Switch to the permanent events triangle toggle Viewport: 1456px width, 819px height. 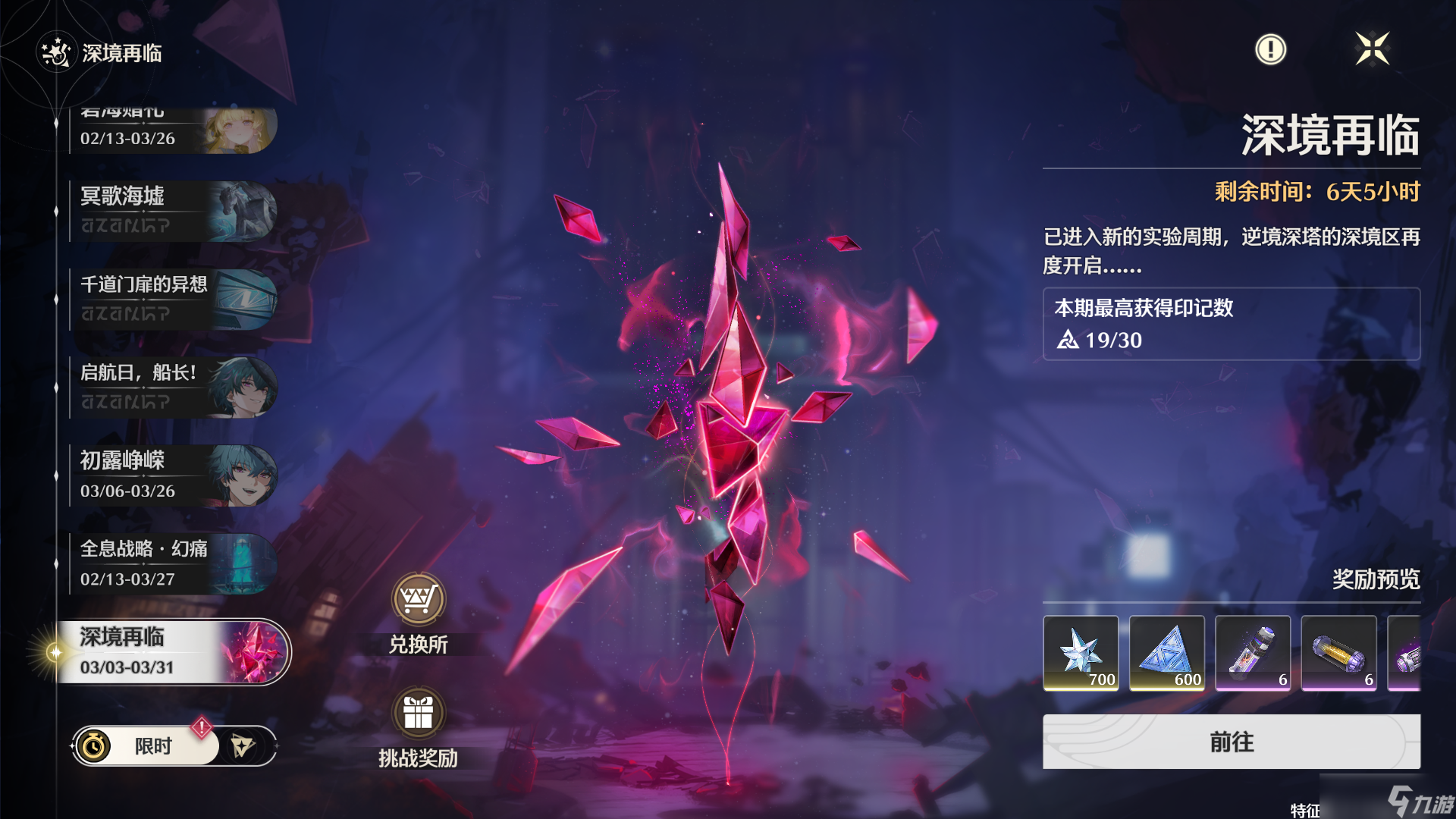click(243, 746)
